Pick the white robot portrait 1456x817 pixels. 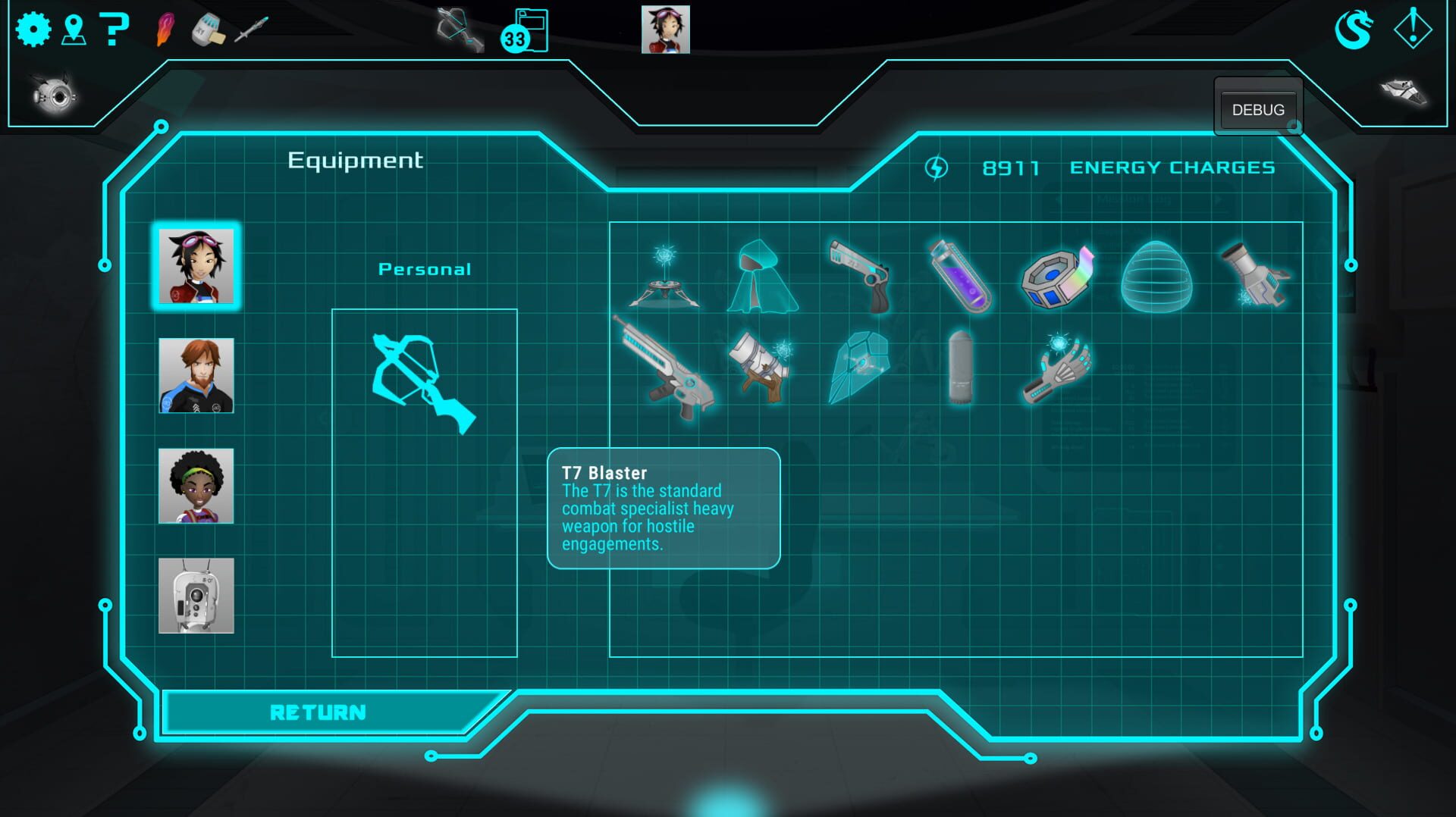196,596
